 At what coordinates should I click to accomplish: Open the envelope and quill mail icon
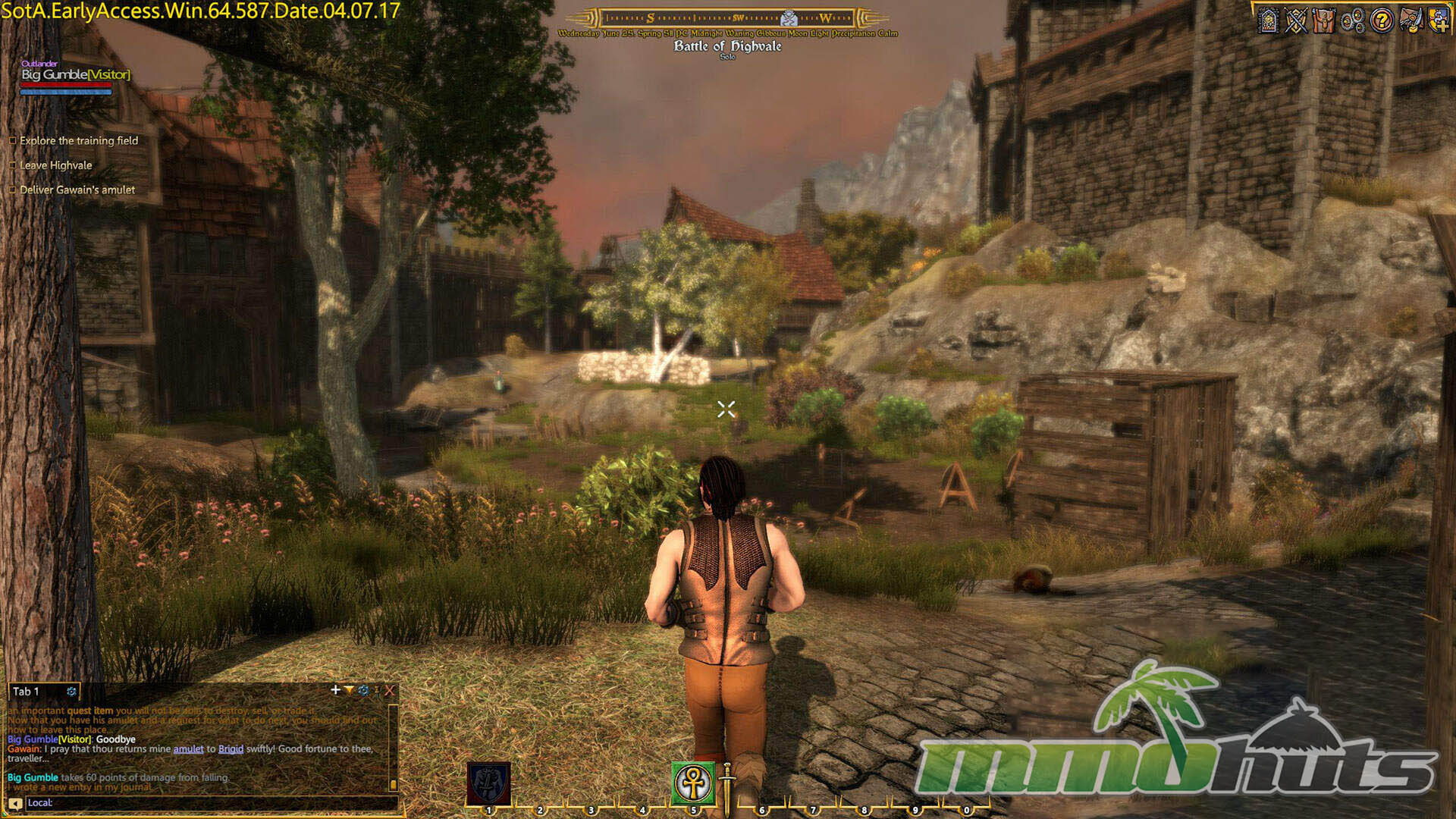coord(1410,20)
